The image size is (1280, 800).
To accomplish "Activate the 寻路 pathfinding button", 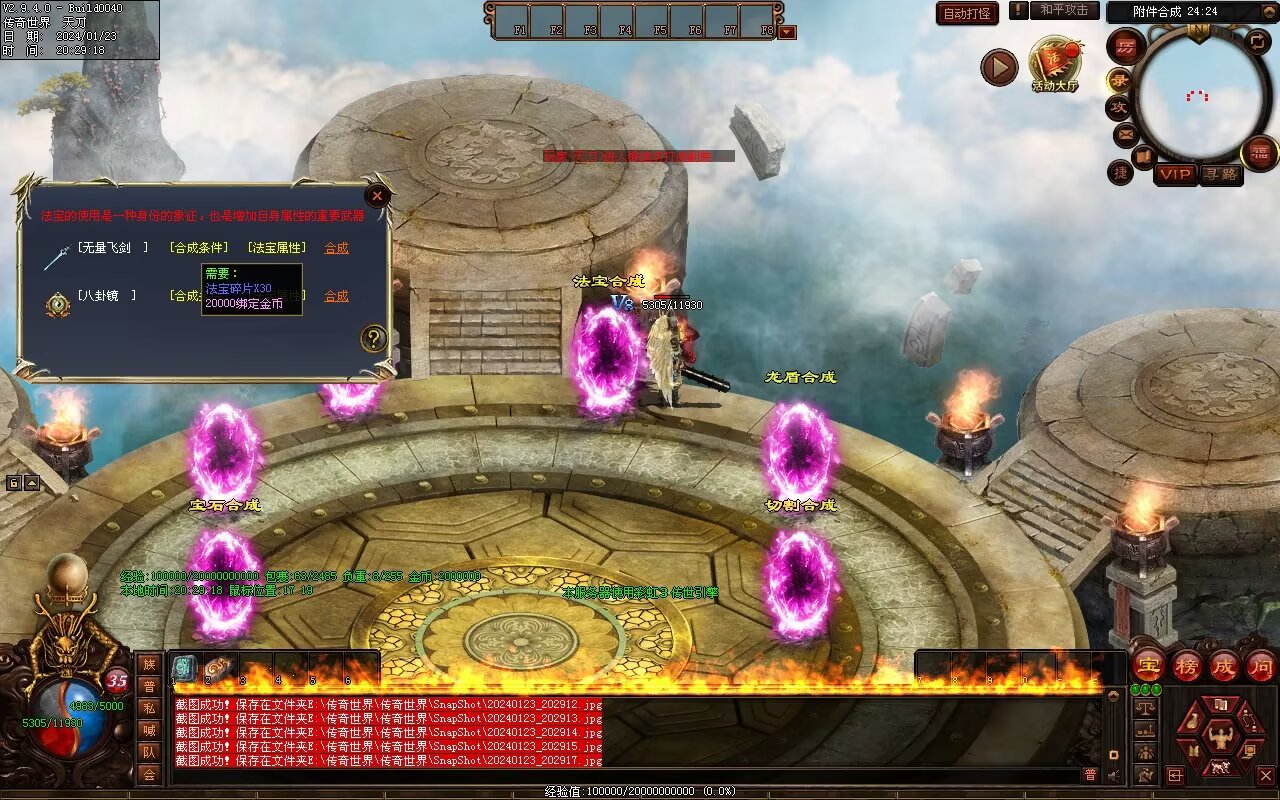I will click(x=1220, y=174).
